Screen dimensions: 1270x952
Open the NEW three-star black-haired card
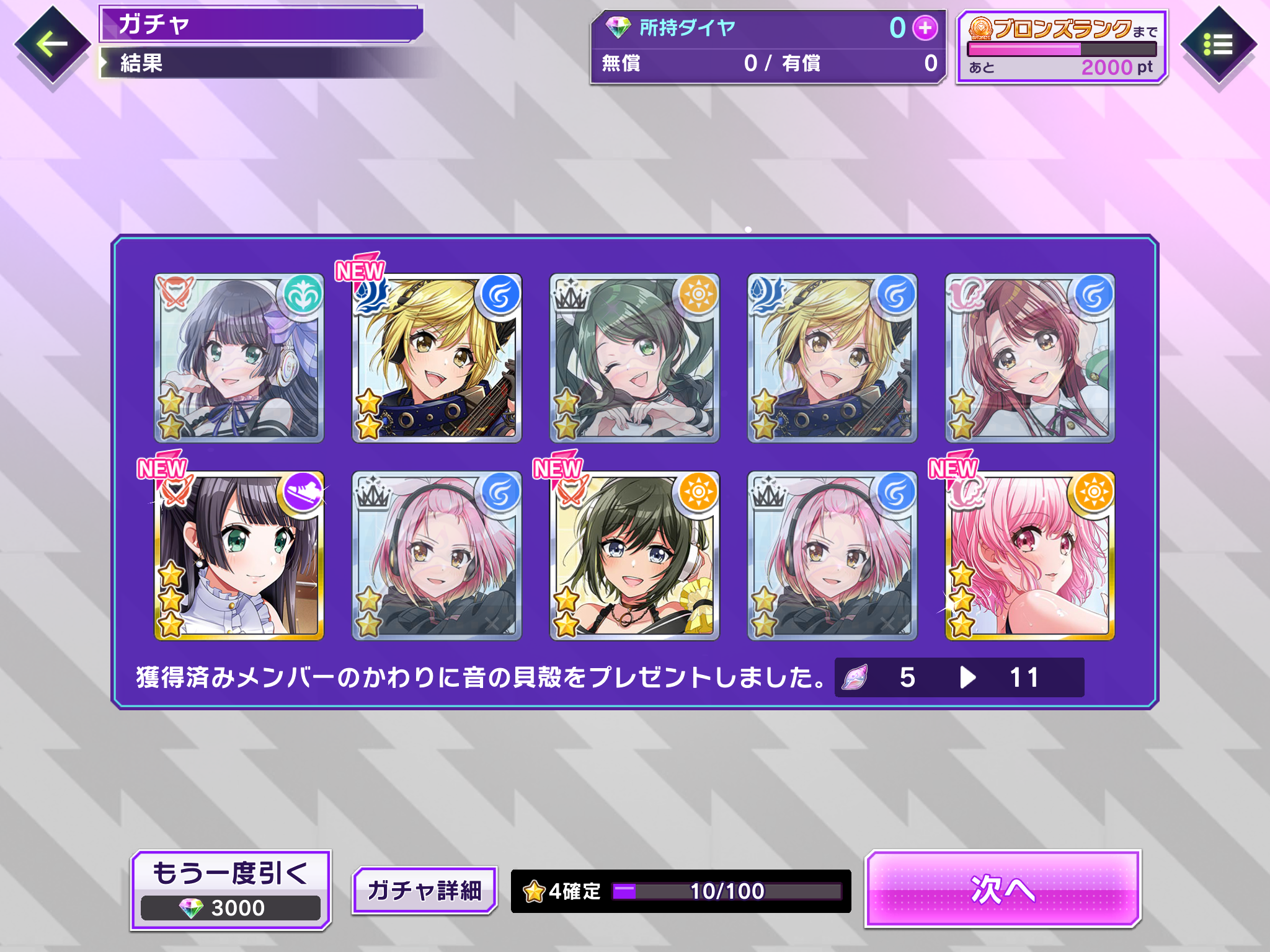pyautogui.click(x=239, y=556)
